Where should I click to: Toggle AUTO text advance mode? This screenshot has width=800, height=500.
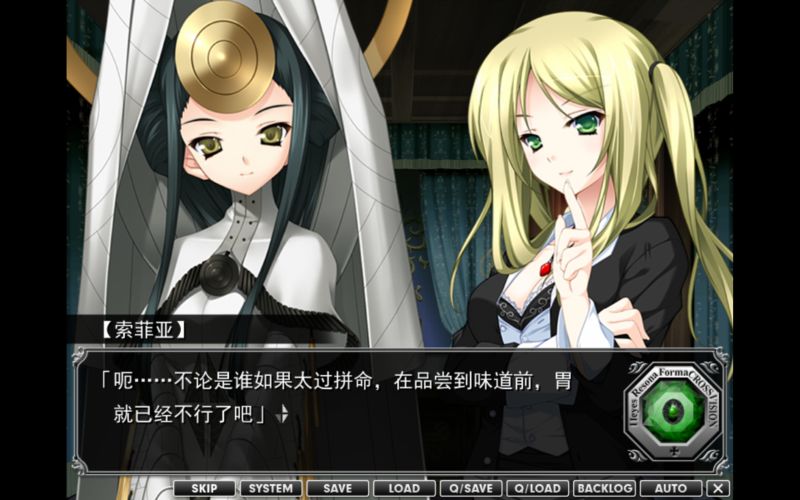(x=671, y=488)
